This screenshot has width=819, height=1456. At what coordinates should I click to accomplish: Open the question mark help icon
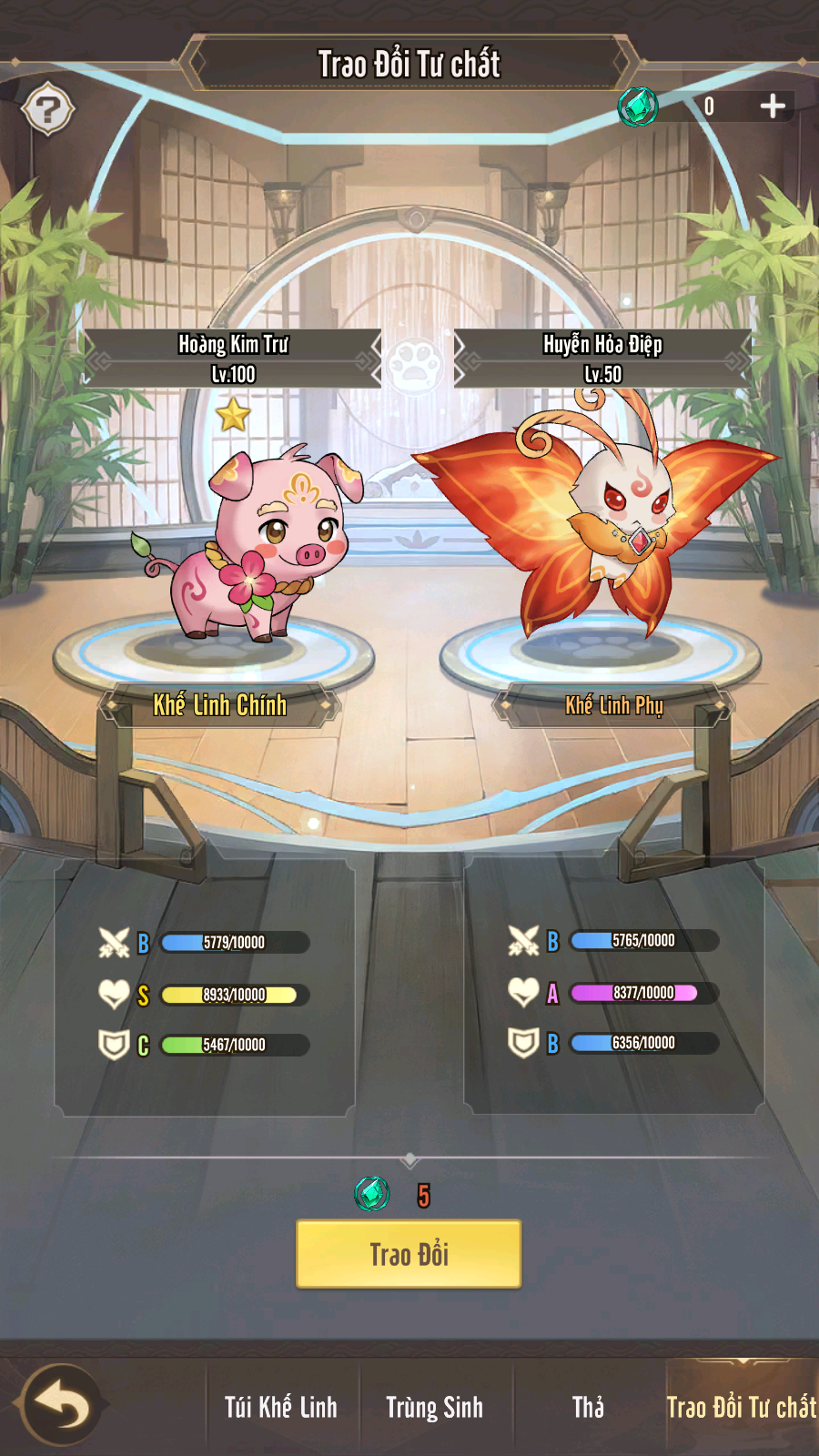pyautogui.click(x=48, y=110)
